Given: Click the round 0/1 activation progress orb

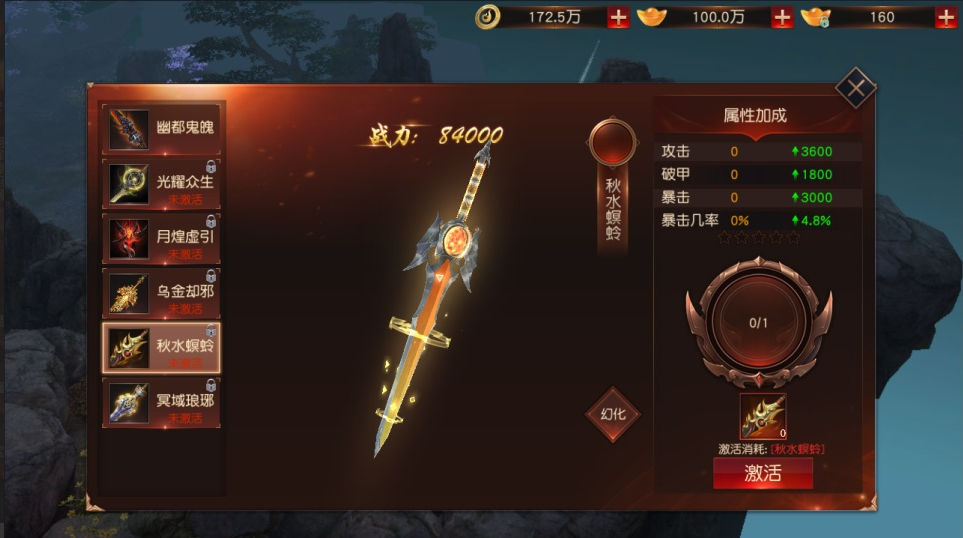Looking at the screenshot, I should tap(759, 322).
